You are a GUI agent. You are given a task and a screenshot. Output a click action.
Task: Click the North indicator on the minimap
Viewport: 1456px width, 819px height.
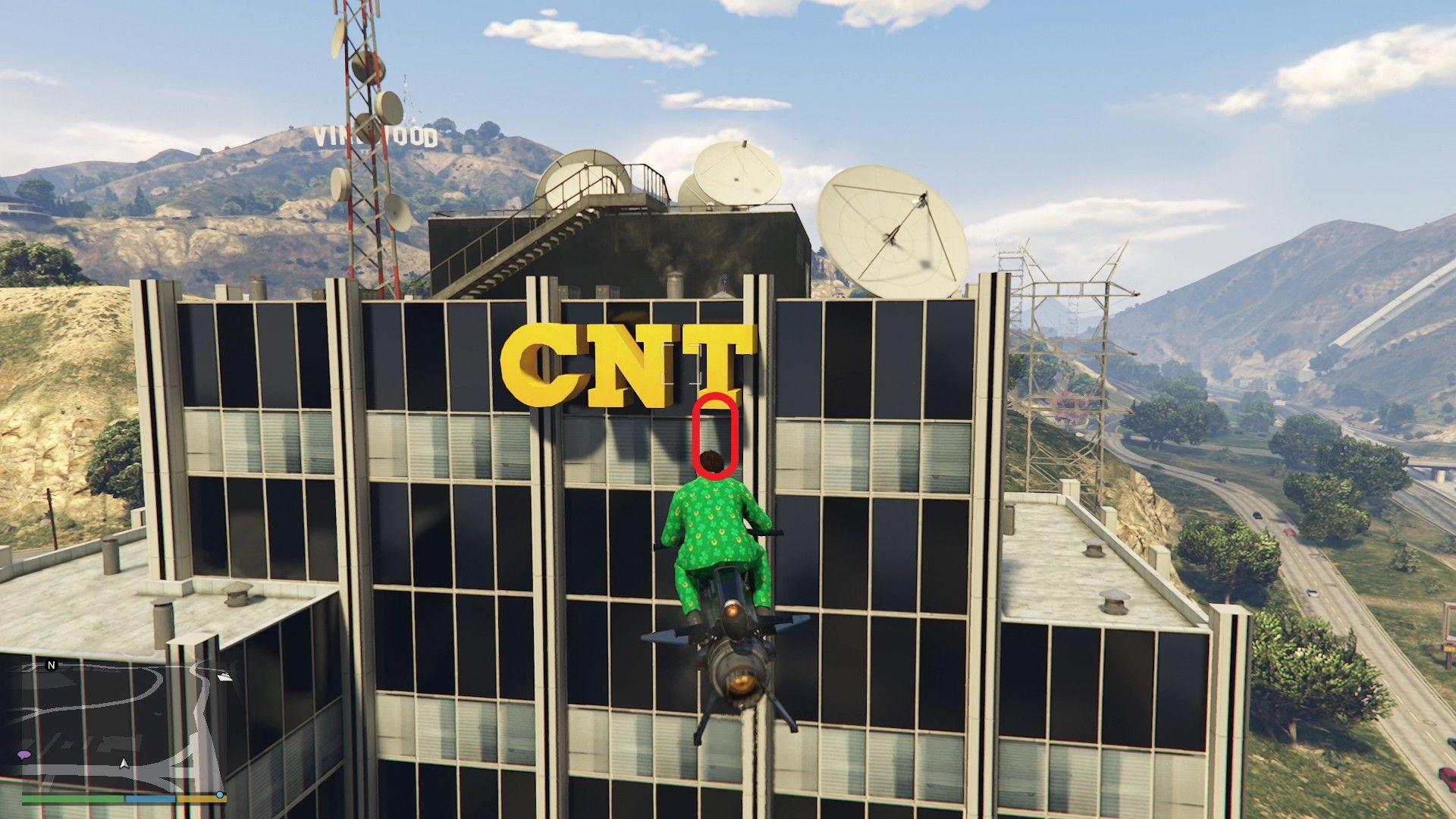(x=51, y=666)
